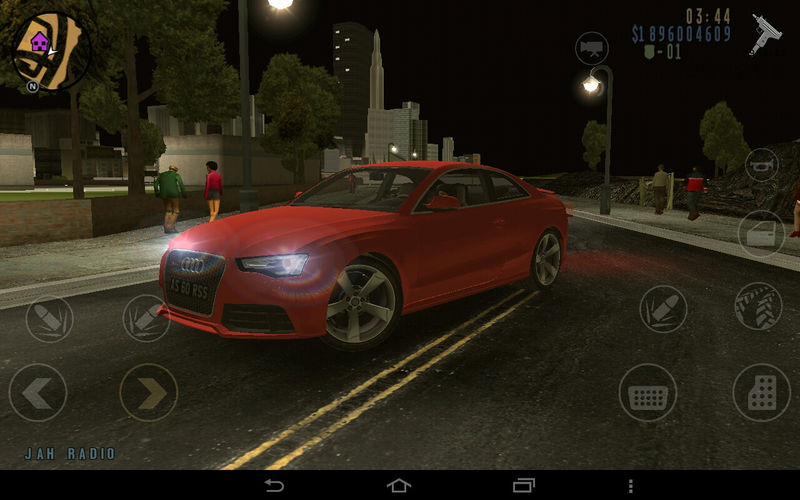Steer right with the right arrow button
The width and height of the screenshot is (800, 500).
coord(149,392)
